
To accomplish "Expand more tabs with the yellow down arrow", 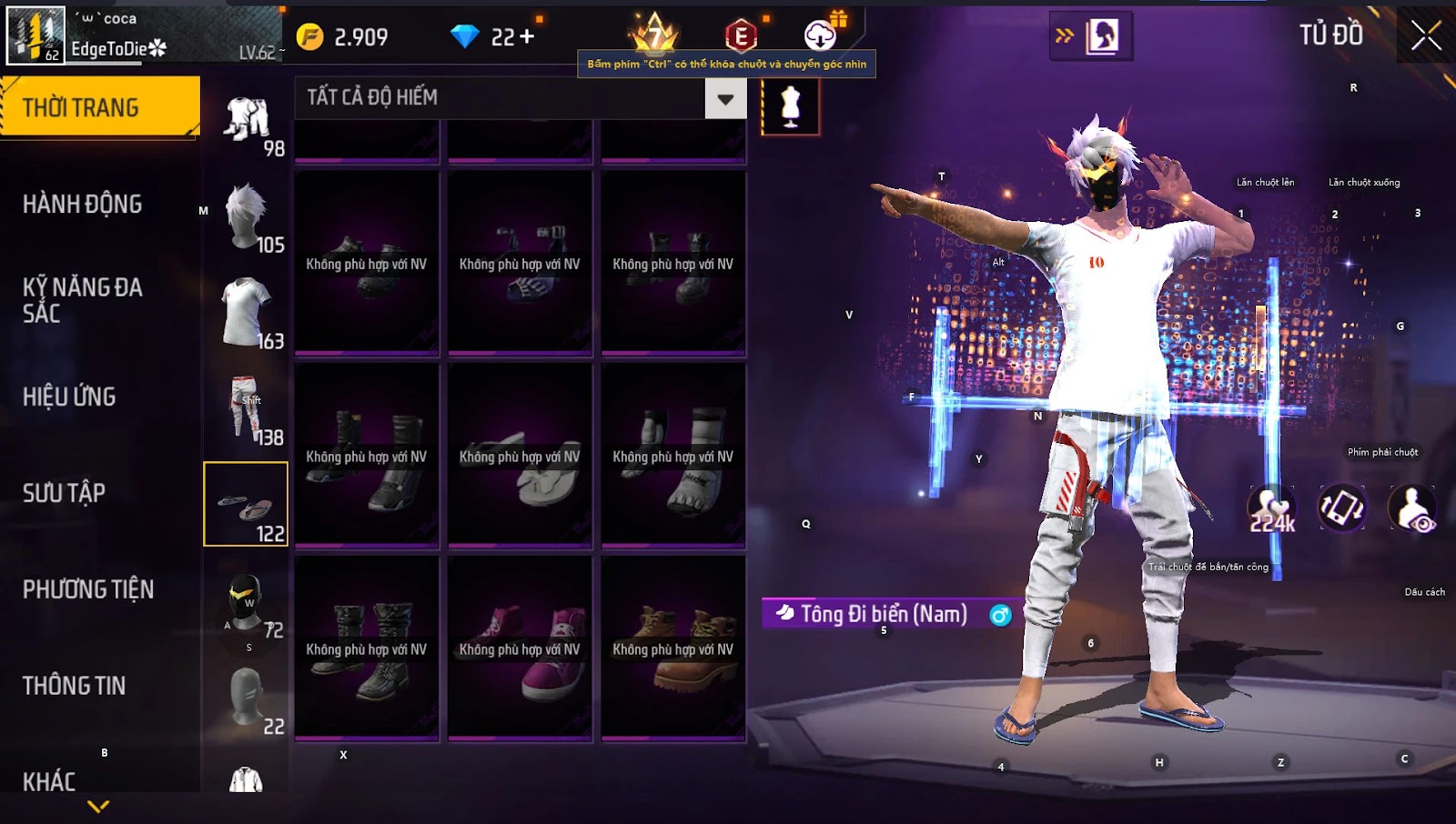I will [98, 806].
